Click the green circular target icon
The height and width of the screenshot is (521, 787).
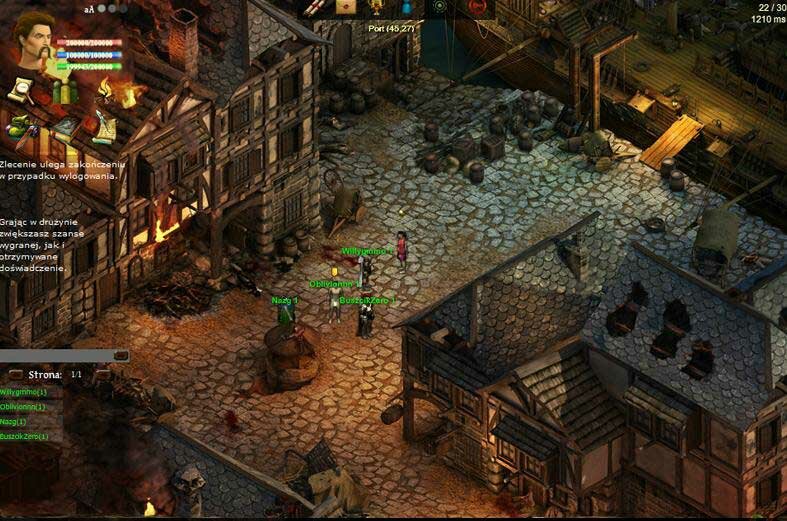438,7
